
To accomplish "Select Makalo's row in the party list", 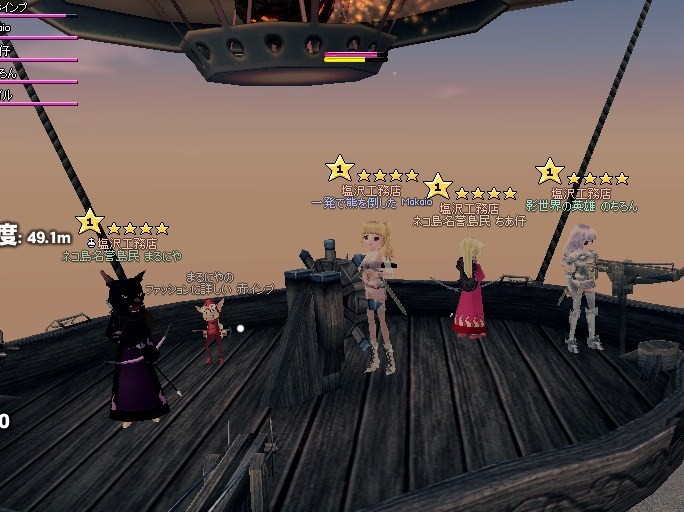I will 8,29.
